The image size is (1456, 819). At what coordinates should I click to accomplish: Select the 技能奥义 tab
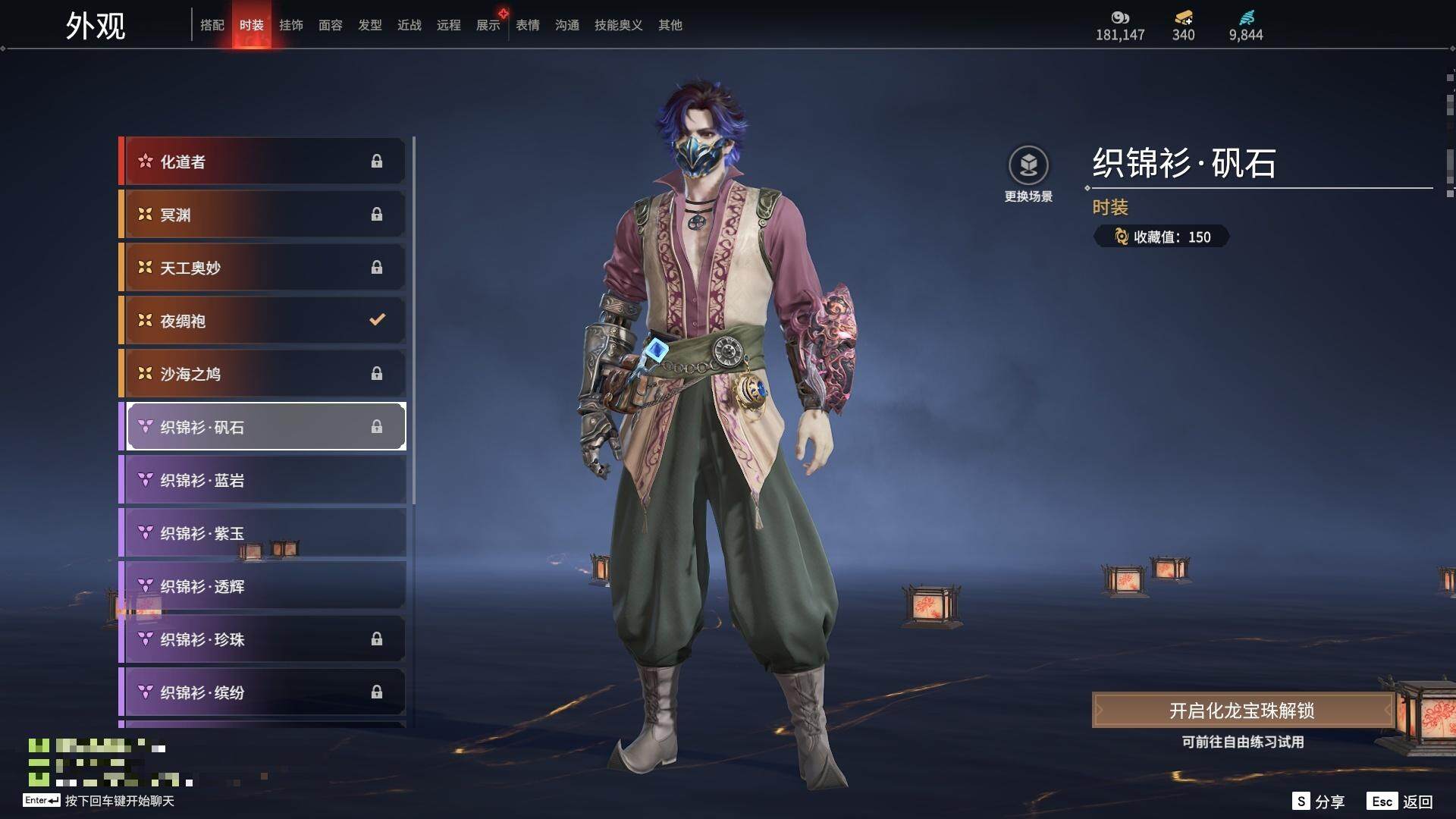click(x=618, y=25)
